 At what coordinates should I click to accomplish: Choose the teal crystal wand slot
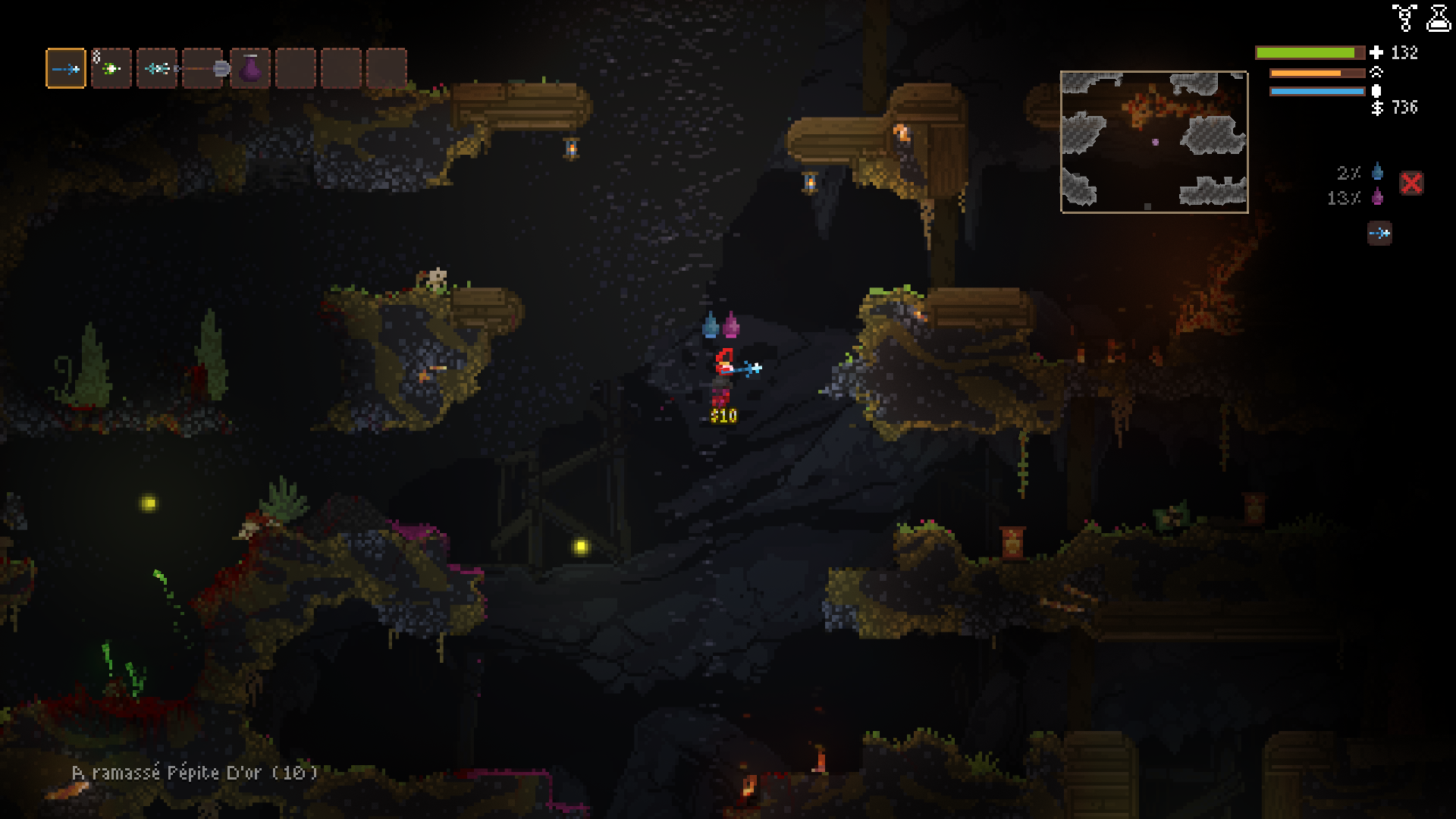pyautogui.click(x=157, y=69)
